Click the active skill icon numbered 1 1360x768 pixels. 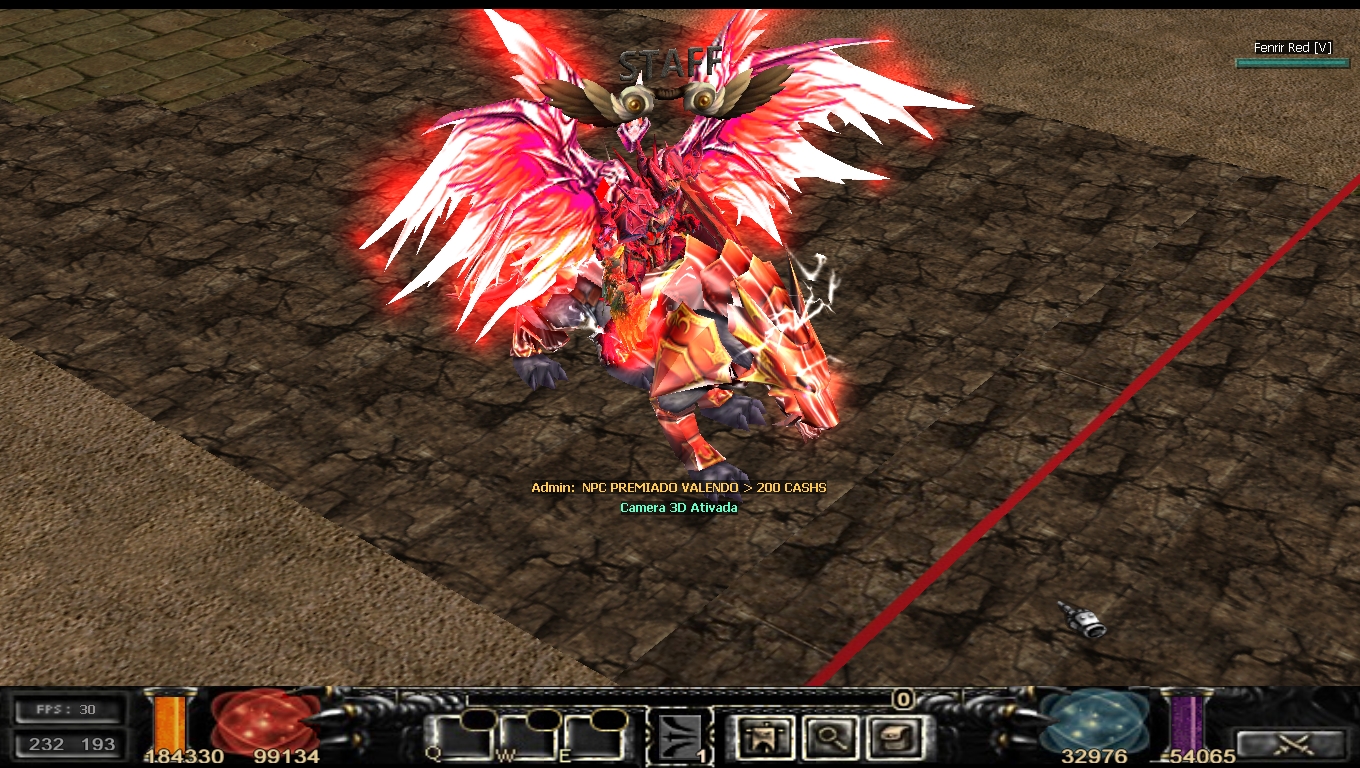(x=680, y=738)
